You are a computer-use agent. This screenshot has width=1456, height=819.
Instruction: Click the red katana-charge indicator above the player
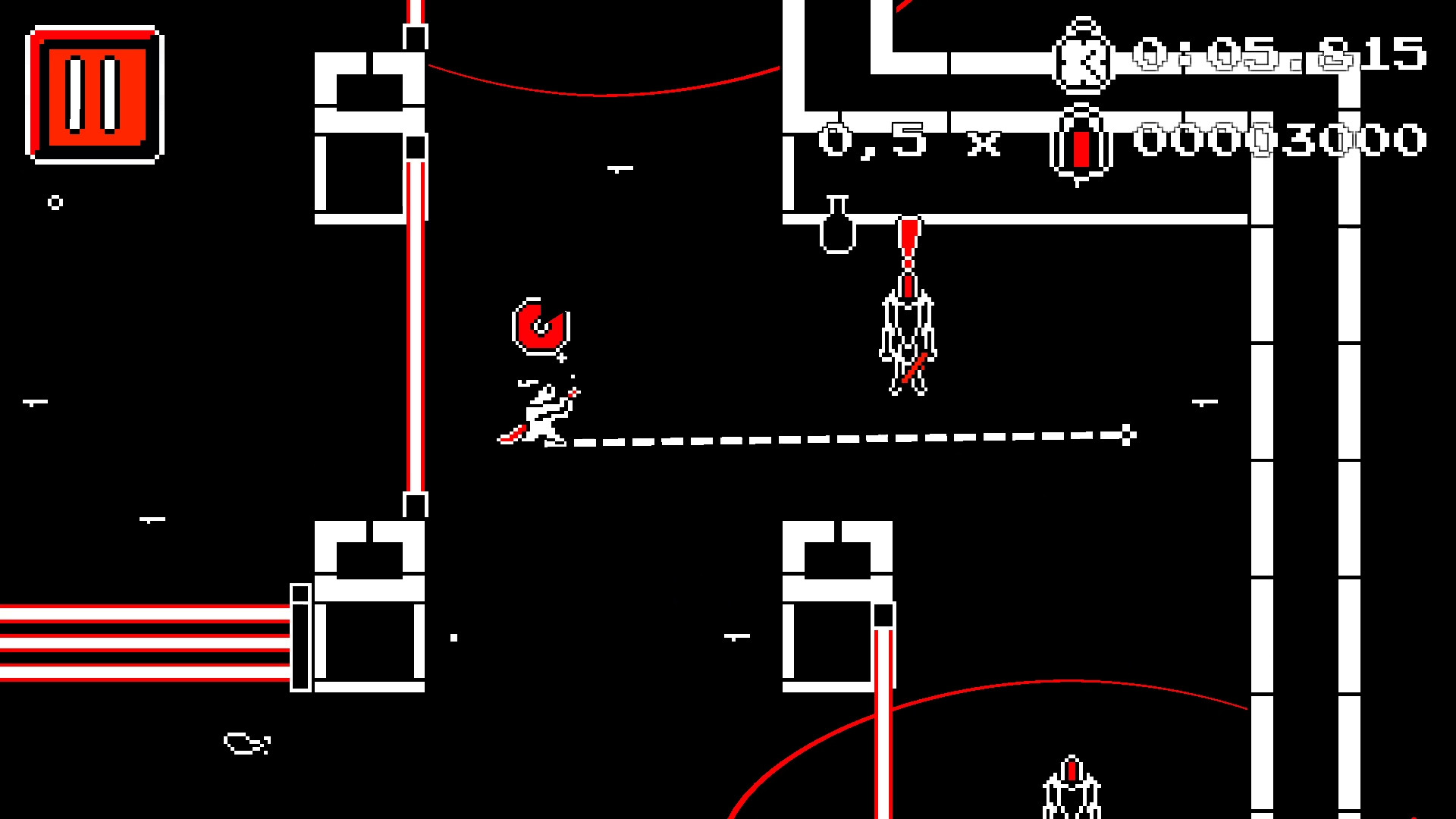click(540, 328)
